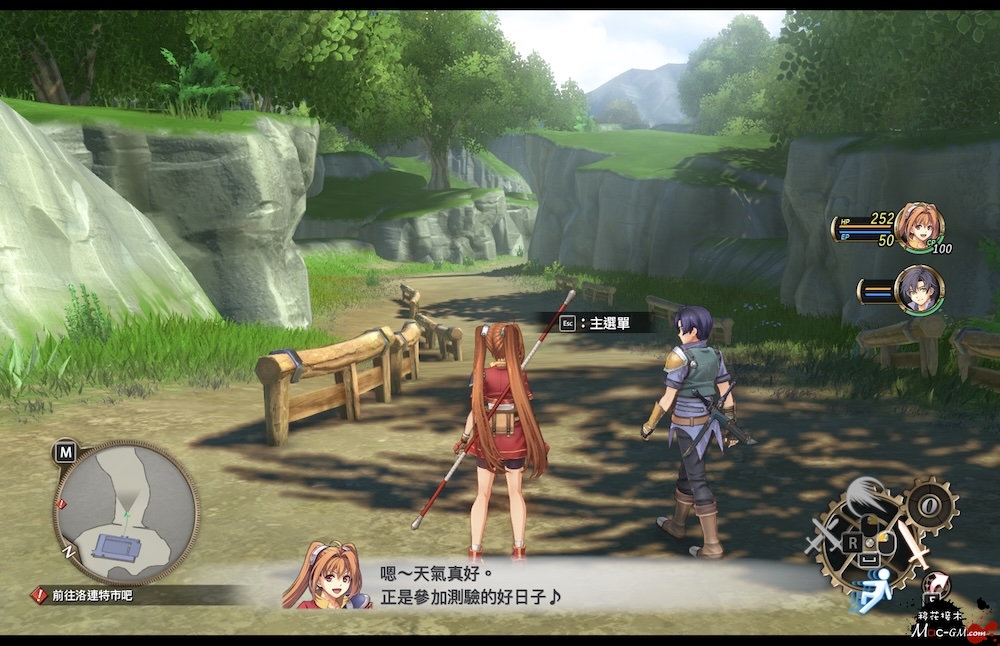Open the quest objective 前往洛連特市吧
The width and height of the screenshot is (1000, 646).
click(x=86, y=595)
